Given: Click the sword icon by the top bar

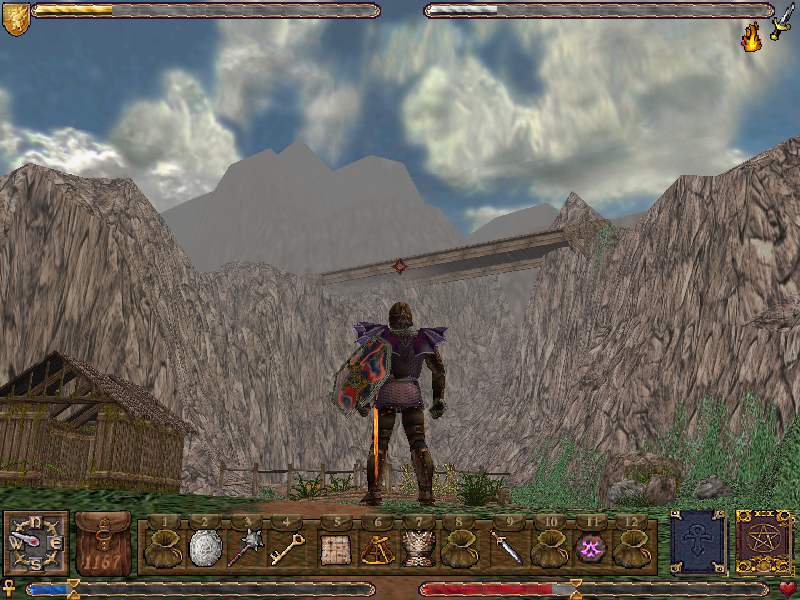Looking at the screenshot, I should tap(782, 18).
